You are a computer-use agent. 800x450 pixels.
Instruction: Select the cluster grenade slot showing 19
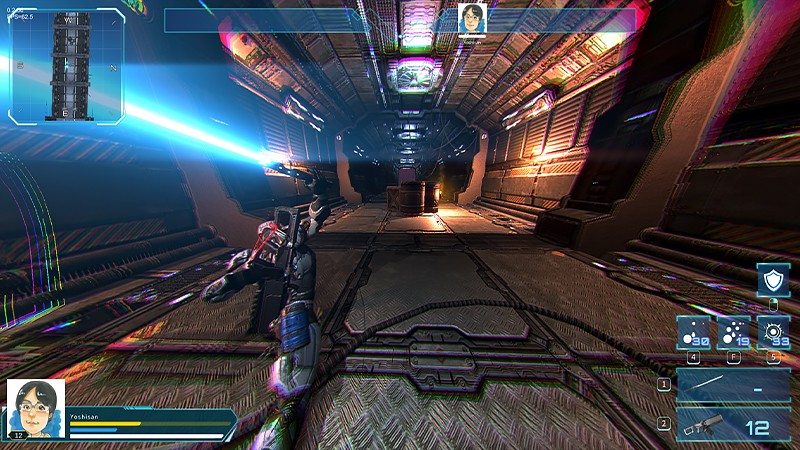pos(733,333)
